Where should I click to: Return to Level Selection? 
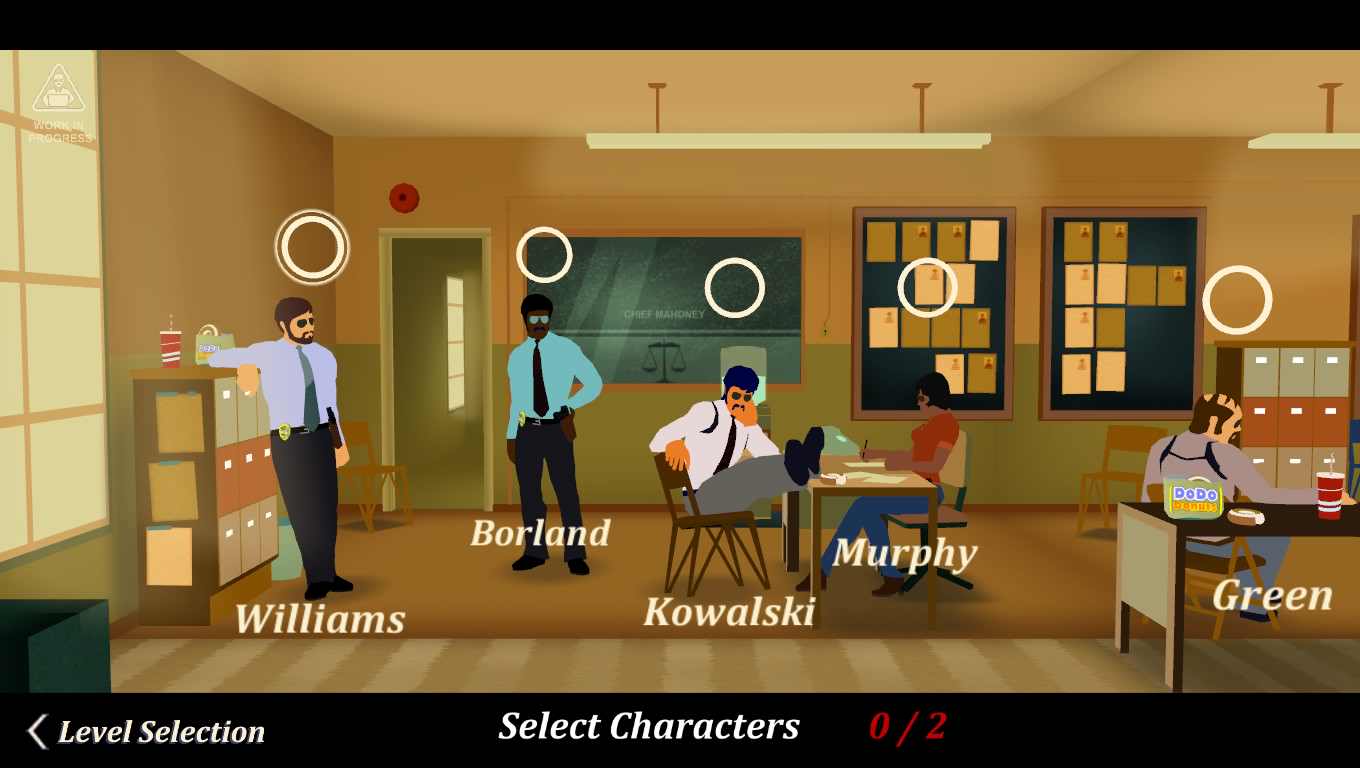[x=160, y=731]
